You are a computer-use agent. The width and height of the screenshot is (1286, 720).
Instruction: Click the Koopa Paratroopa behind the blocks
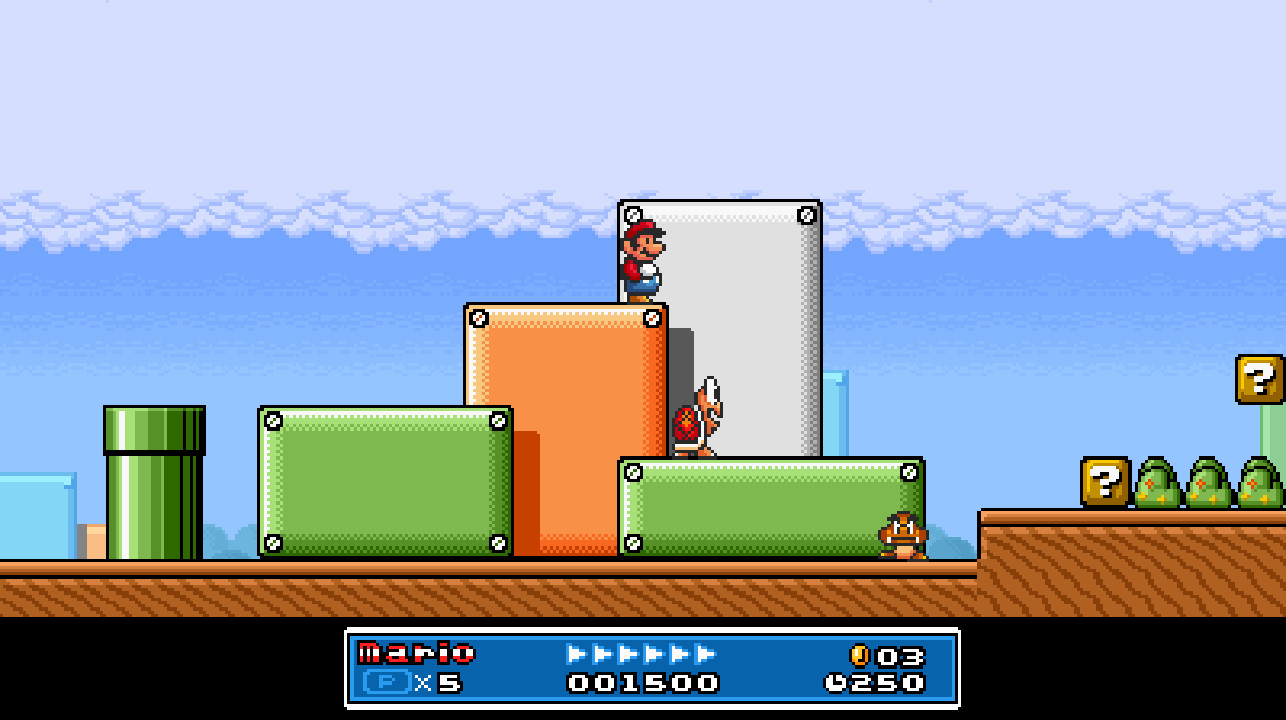(698, 420)
